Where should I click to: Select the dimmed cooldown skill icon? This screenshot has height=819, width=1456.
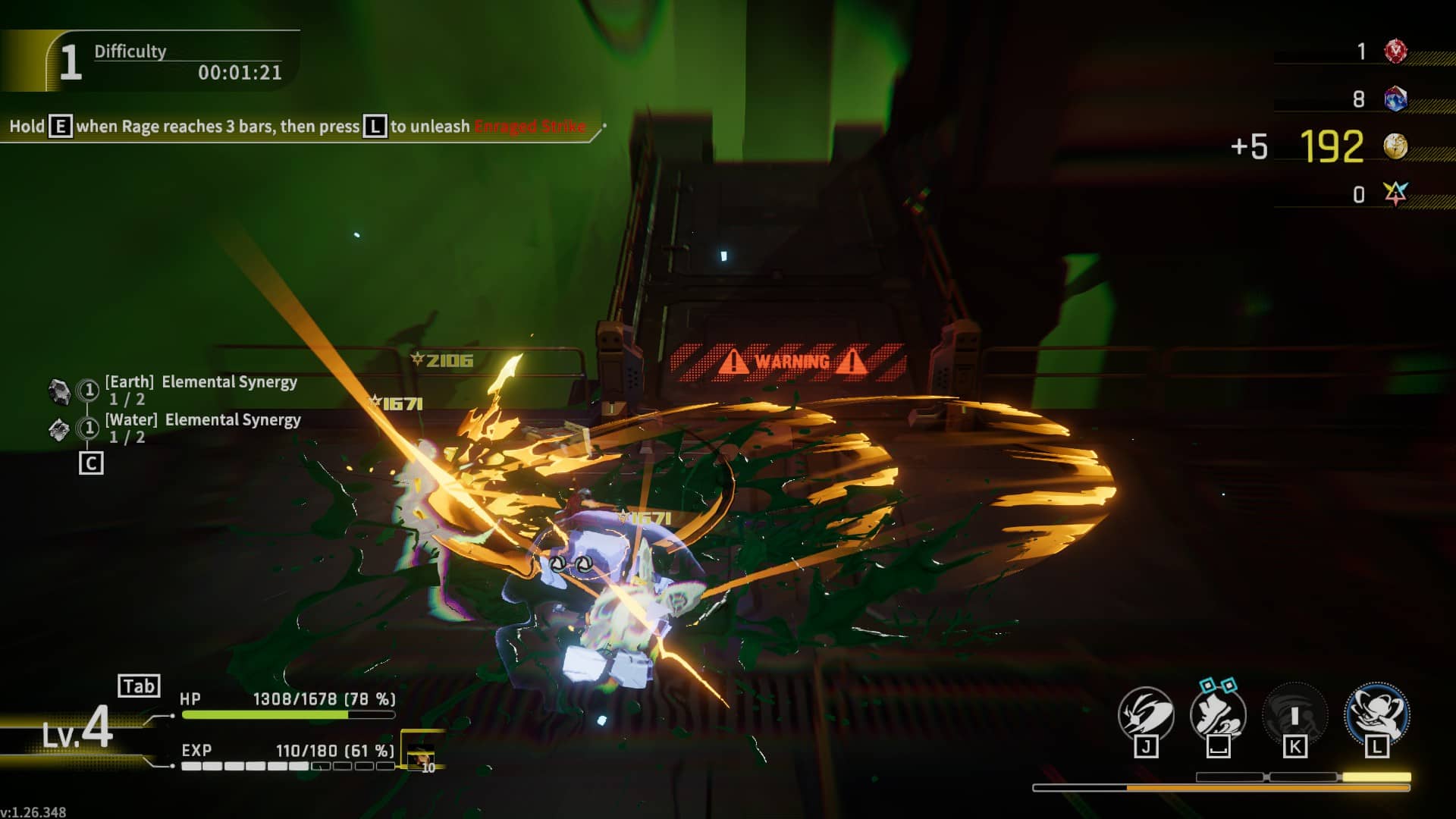1294,714
